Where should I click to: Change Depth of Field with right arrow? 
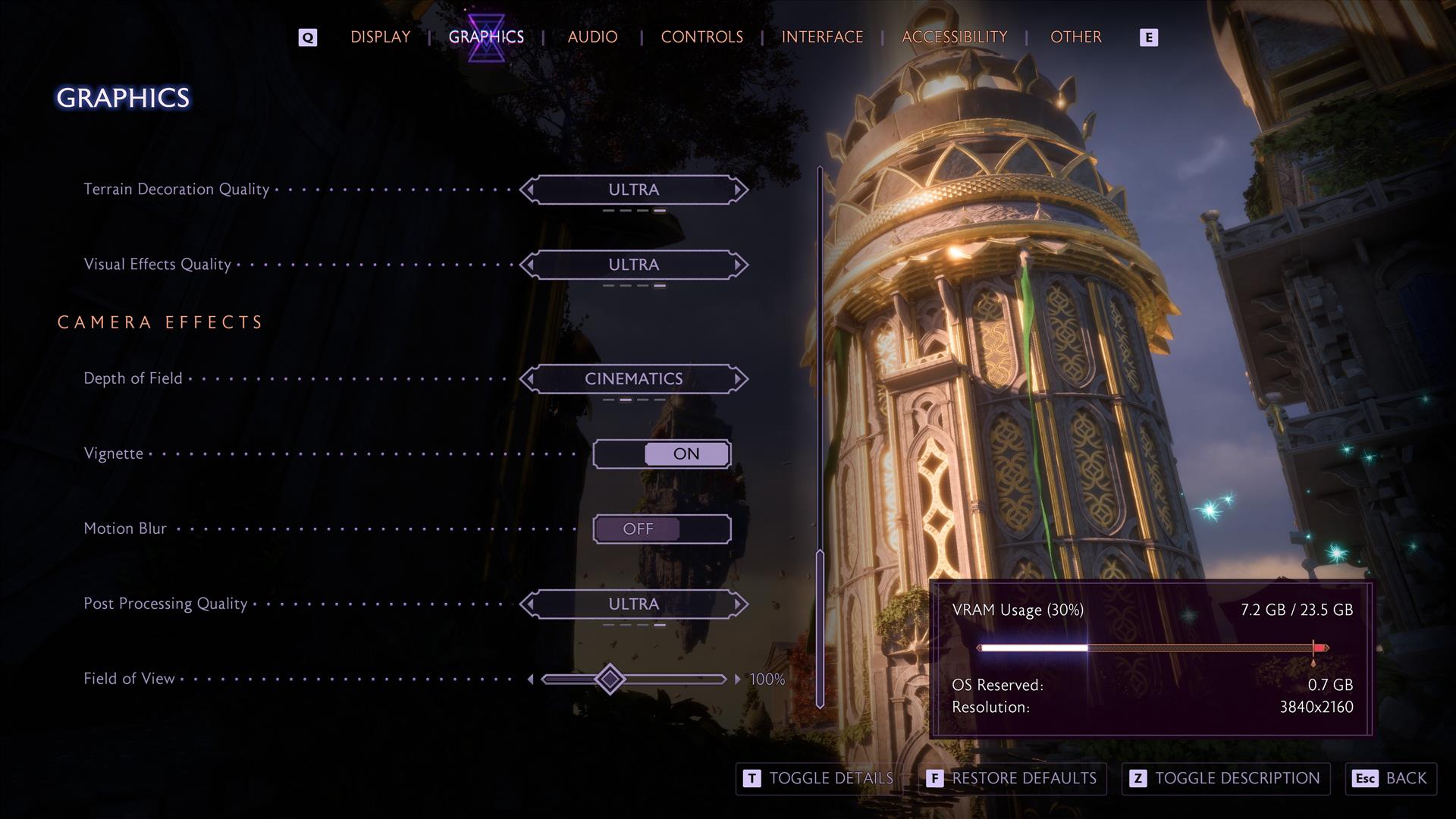[x=738, y=378]
